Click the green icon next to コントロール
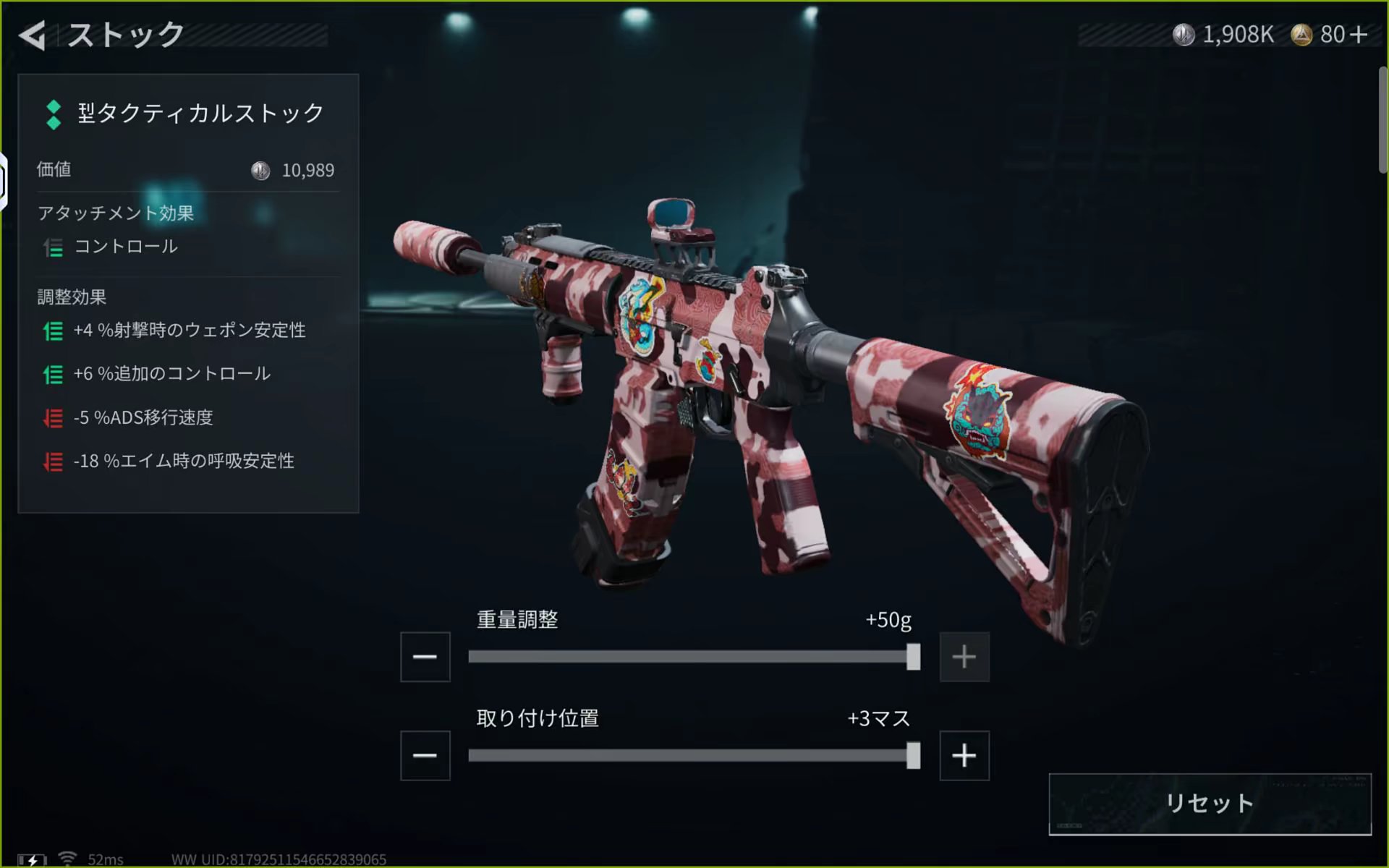This screenshot has height=868, width=1389. pyautogui.click(x=52, y=248)
